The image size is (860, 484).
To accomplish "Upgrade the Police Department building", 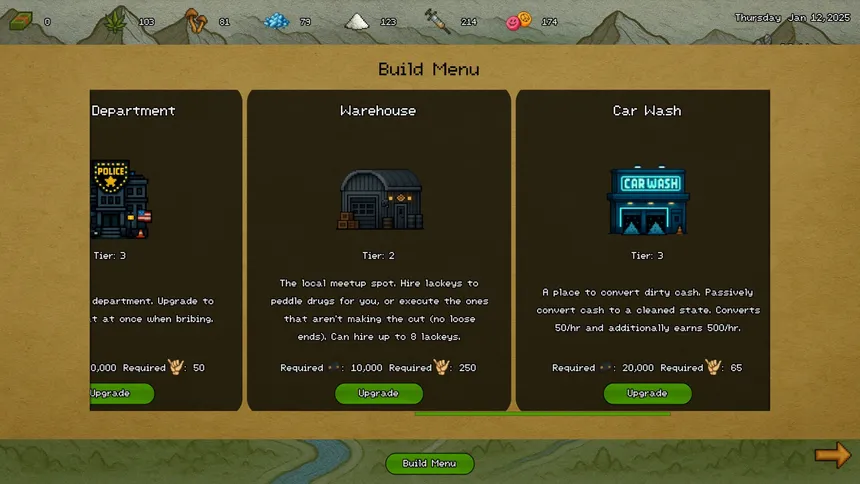I will [122, 393].
